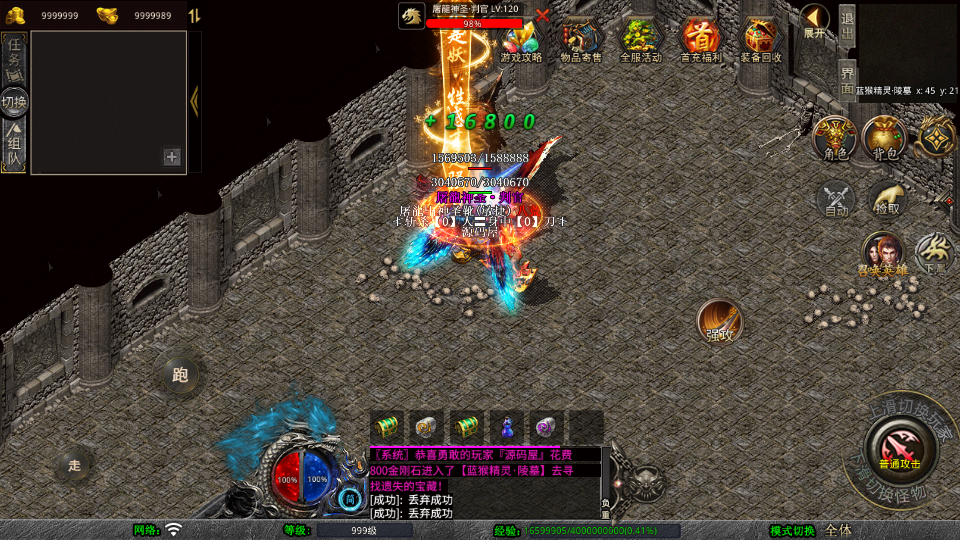
Task: Click the plus button in the quest panel
Action: pyautogui.click(x=172, y=157)
